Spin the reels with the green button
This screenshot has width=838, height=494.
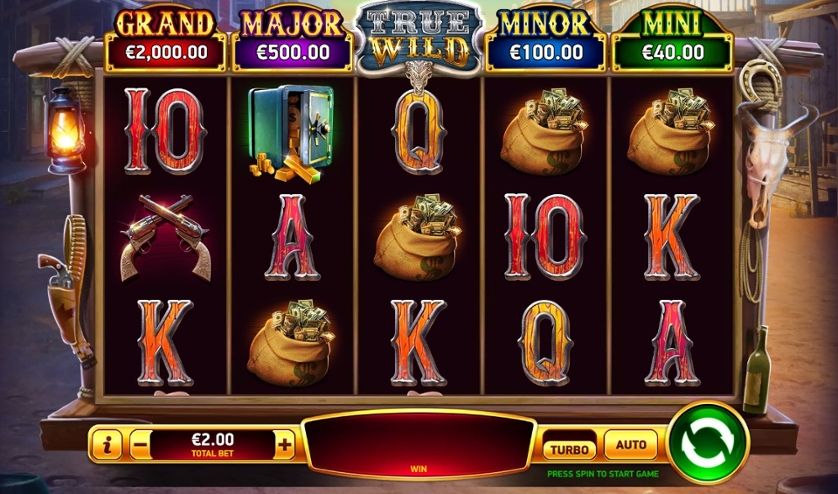[708, 442]
